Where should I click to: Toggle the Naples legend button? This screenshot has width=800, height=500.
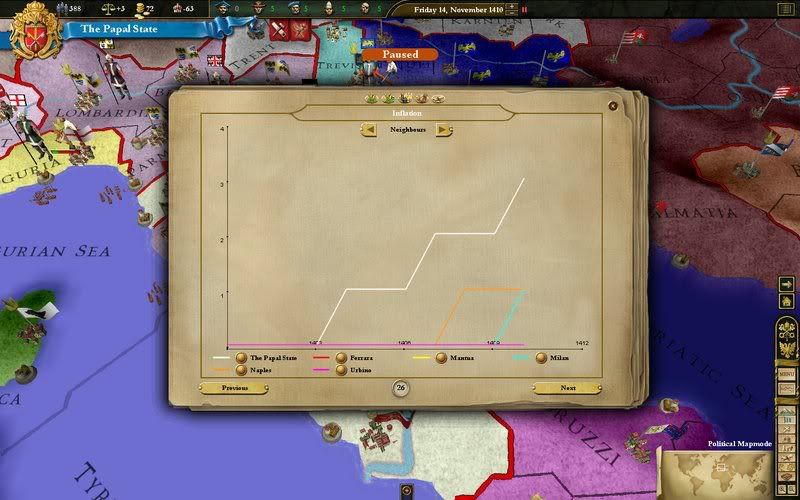(x=241, y=370)
